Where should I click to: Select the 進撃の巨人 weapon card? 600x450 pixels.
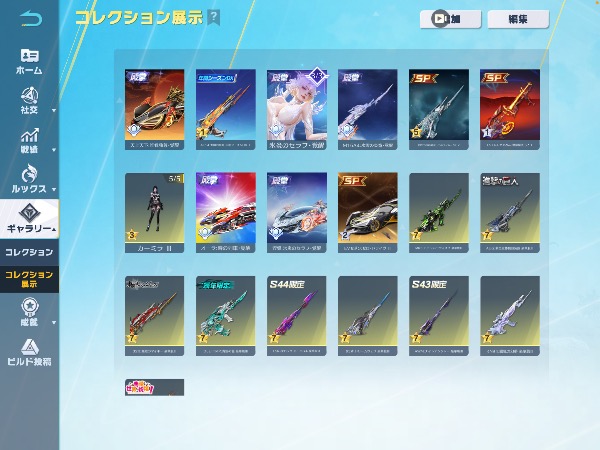coord(509,210)
